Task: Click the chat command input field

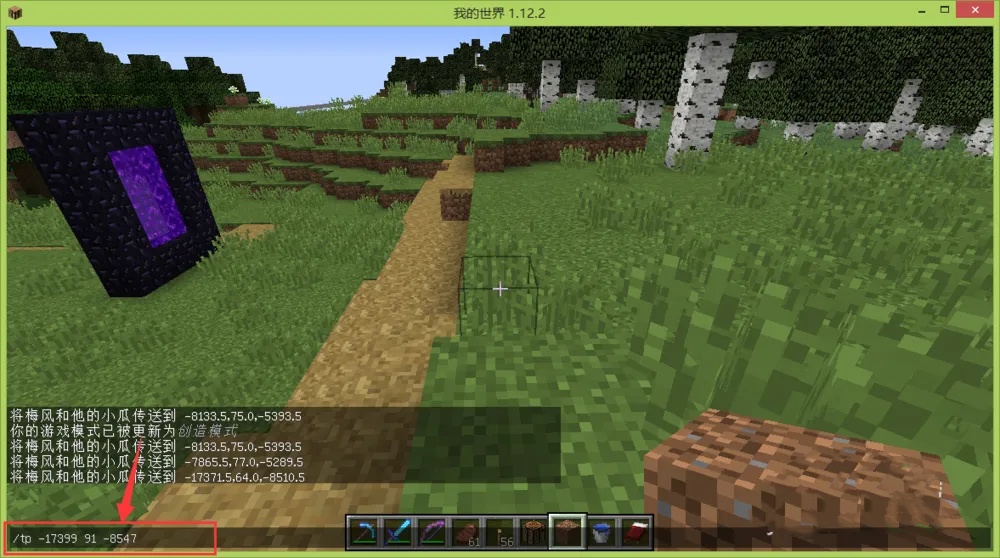Action: click(x=110, y=539)
